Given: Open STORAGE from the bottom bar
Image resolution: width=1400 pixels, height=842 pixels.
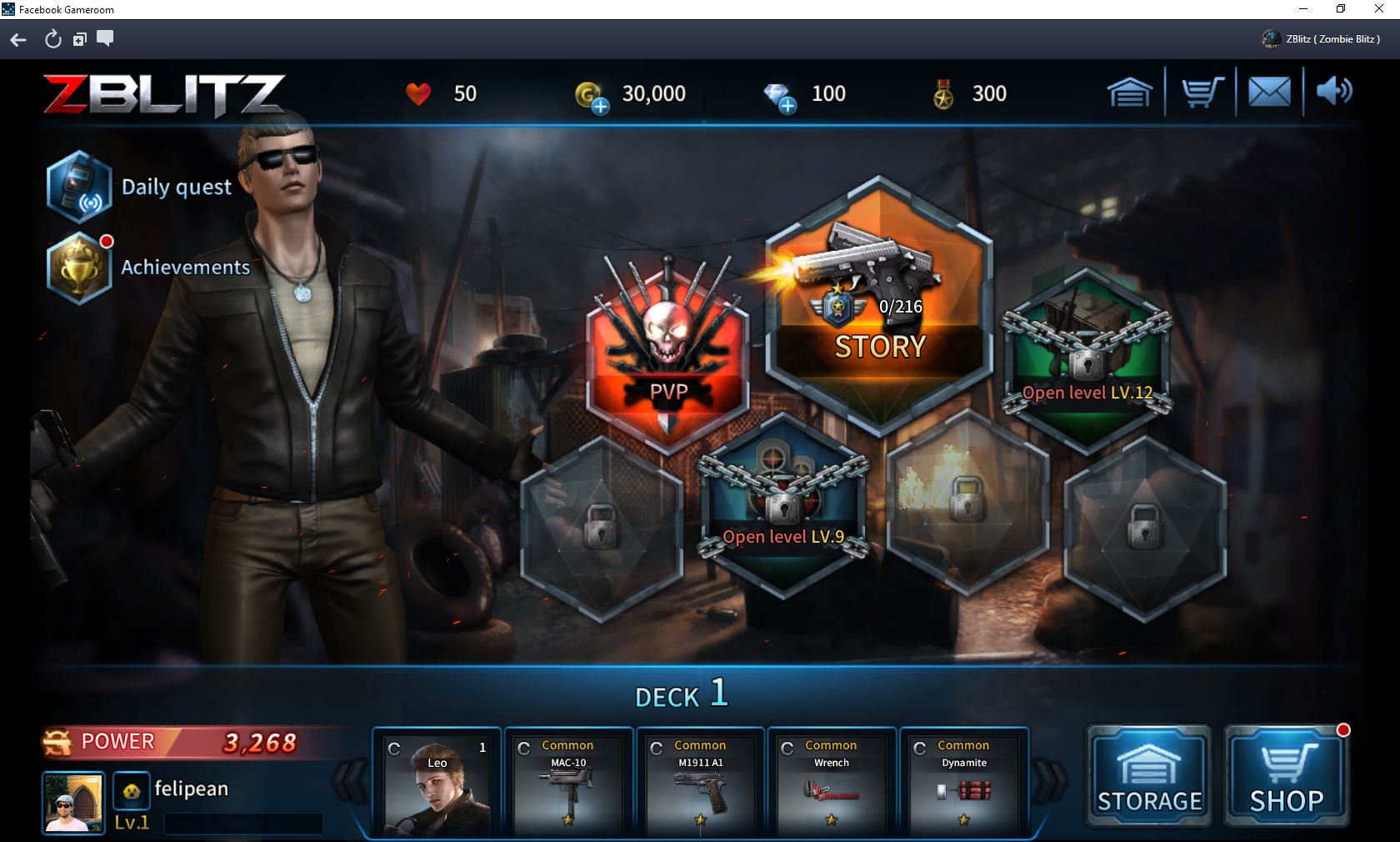Looking at the screenshot, I should (x=1147, y=775).
